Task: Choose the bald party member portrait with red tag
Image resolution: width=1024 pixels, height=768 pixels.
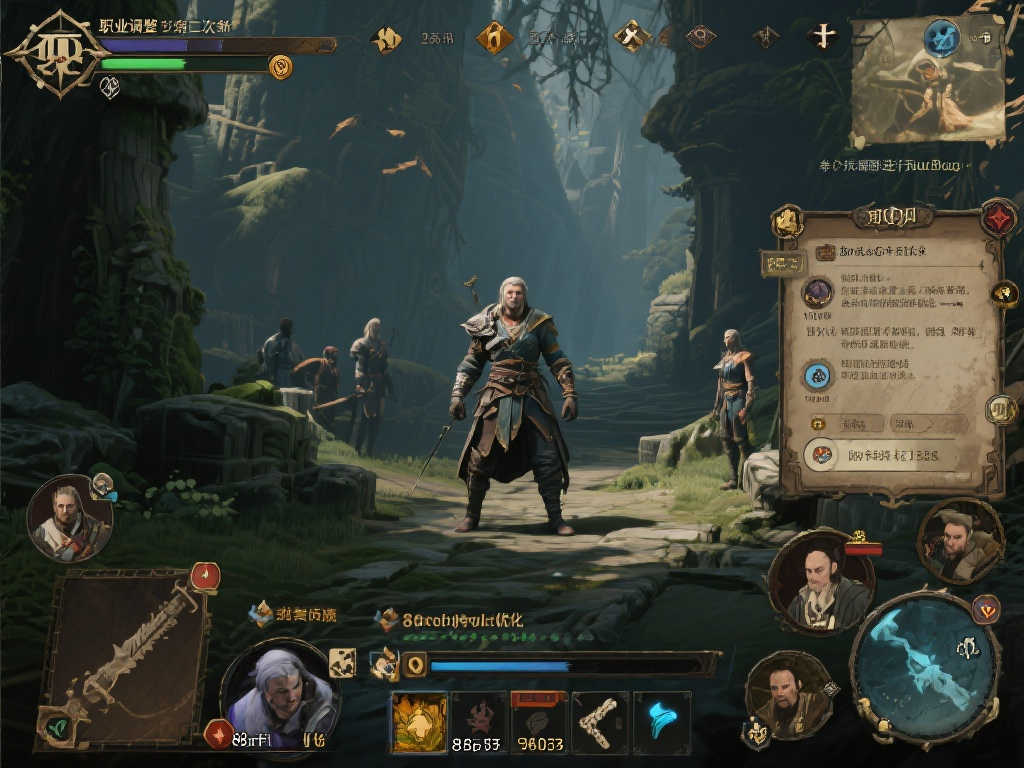Action: point(820,582)
